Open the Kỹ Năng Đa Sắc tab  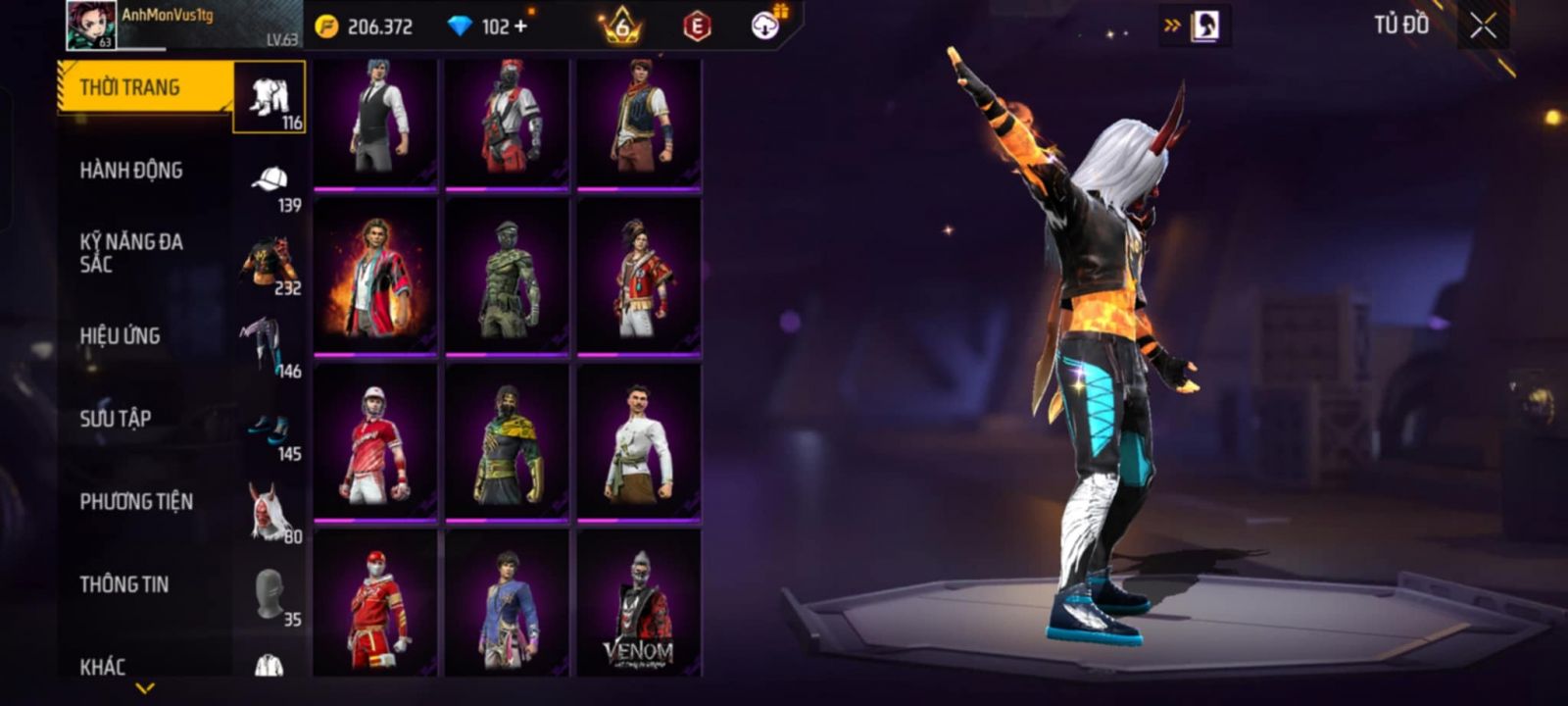pos(145,253)
